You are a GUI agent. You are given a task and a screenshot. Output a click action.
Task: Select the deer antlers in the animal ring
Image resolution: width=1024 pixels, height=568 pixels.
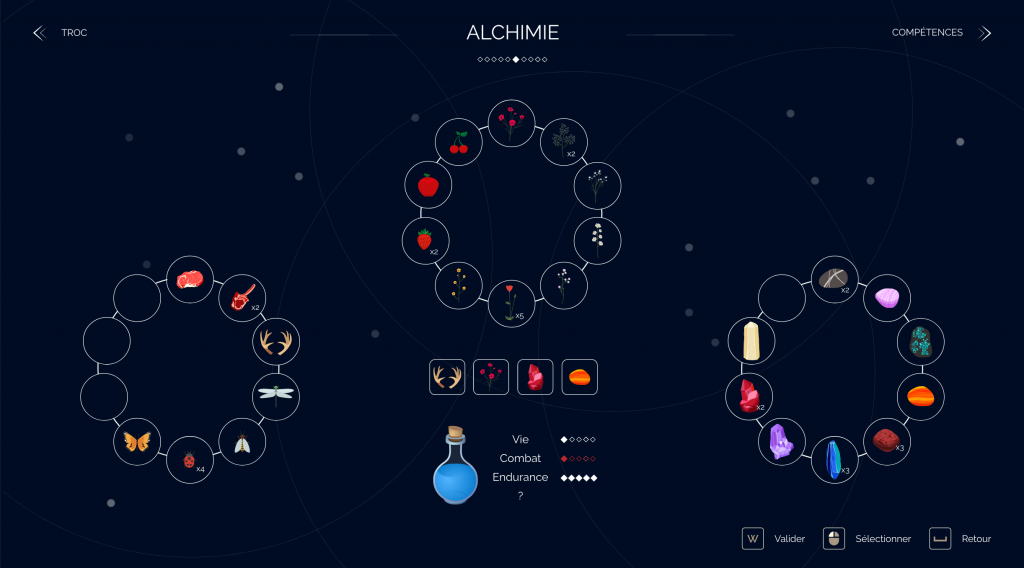(x=275, y=343)
